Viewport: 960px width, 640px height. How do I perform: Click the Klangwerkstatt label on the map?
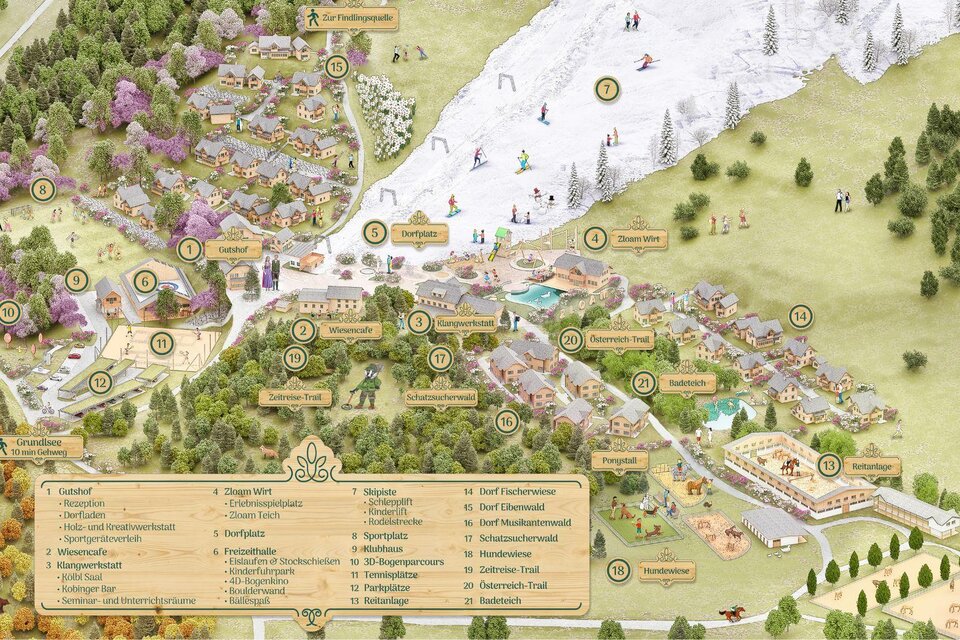coord(465,323)
